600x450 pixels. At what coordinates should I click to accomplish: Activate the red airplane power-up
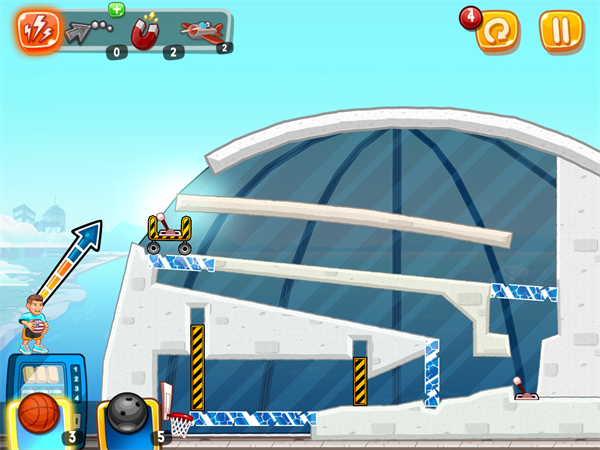coord(203,31)
